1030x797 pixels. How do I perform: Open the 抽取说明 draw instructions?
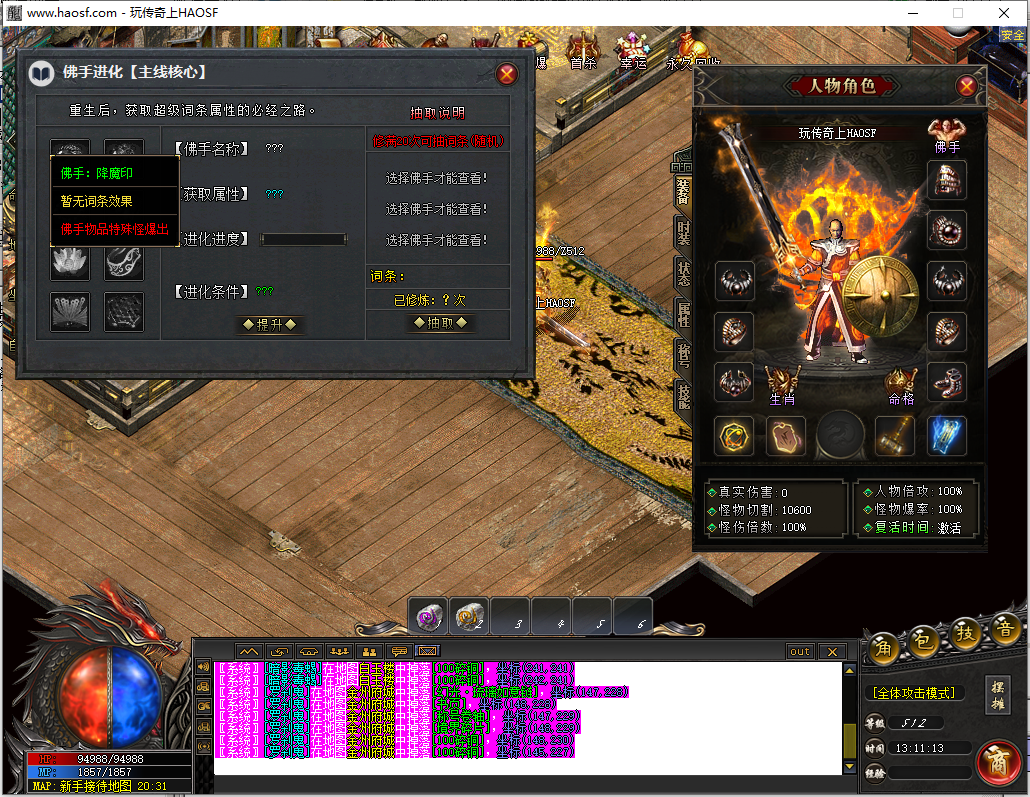coord(438,113)
